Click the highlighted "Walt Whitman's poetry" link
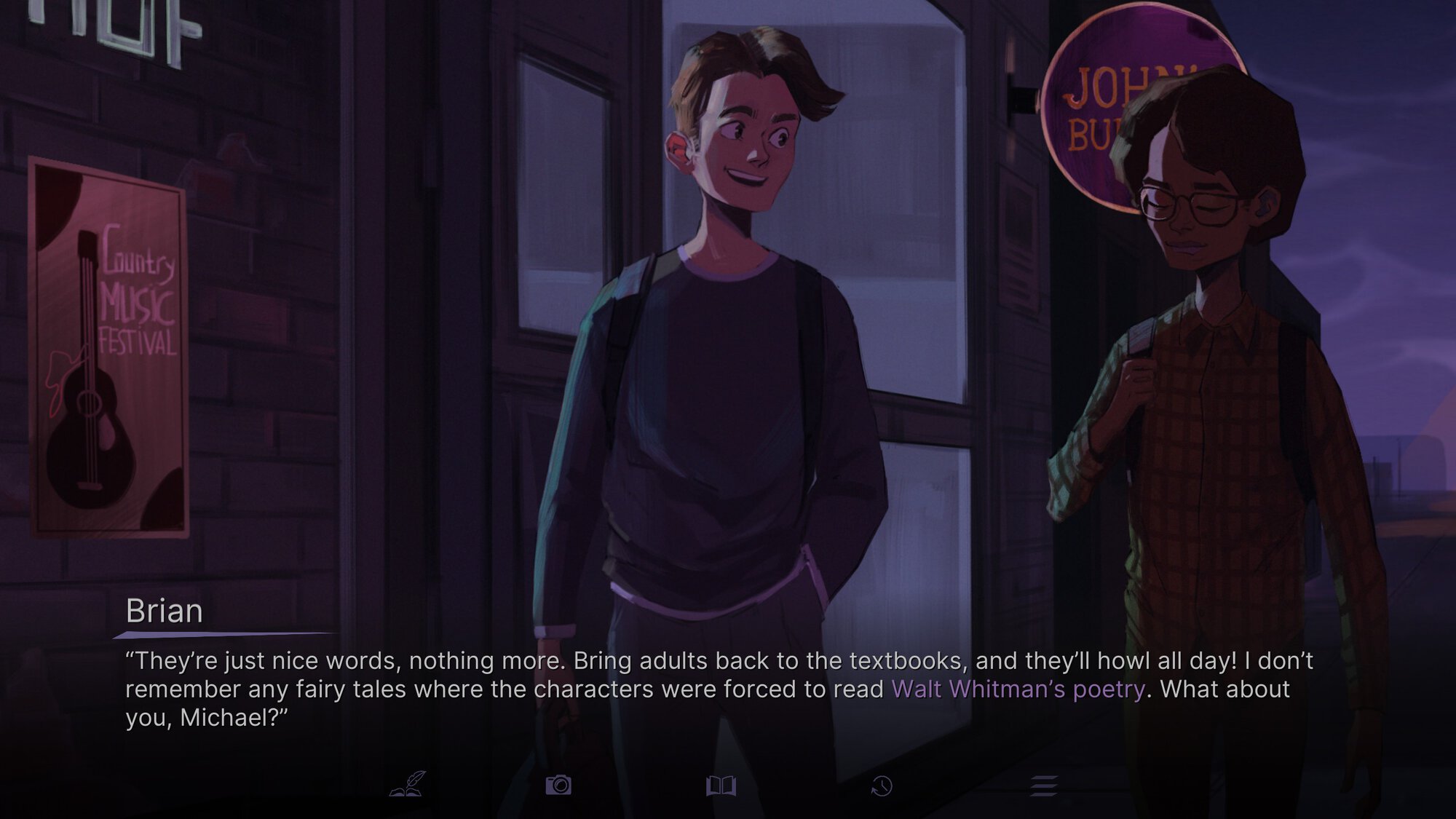This screenshot has width=1456, height=819. coord(1018,689)
